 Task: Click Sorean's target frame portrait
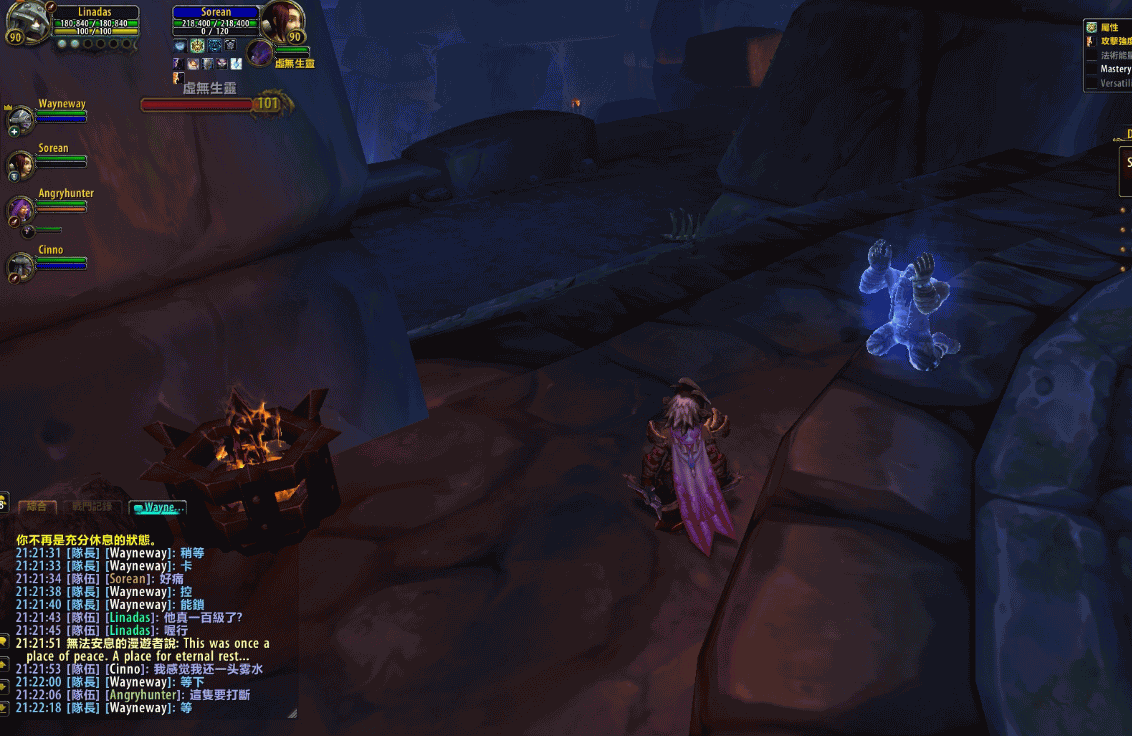click(x=282, y=23)
